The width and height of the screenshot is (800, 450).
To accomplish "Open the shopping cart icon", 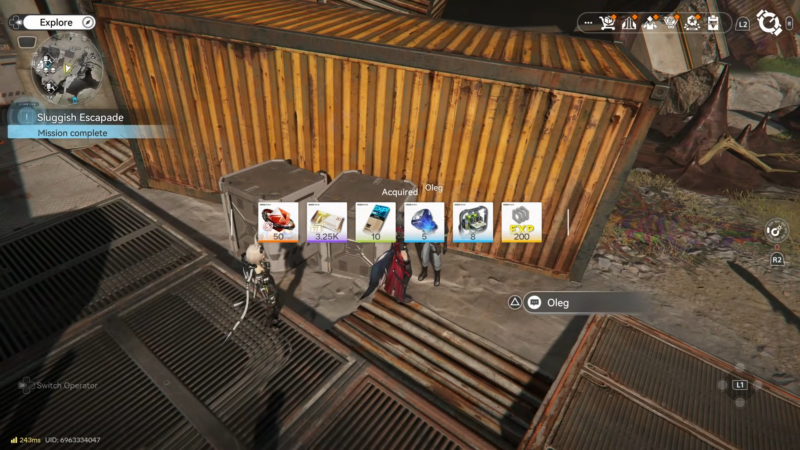I will point(605,22).
